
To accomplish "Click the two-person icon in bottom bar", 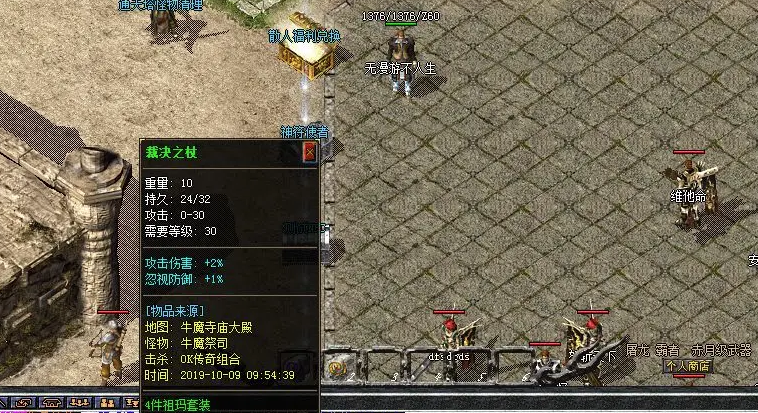I will (105, 402).
